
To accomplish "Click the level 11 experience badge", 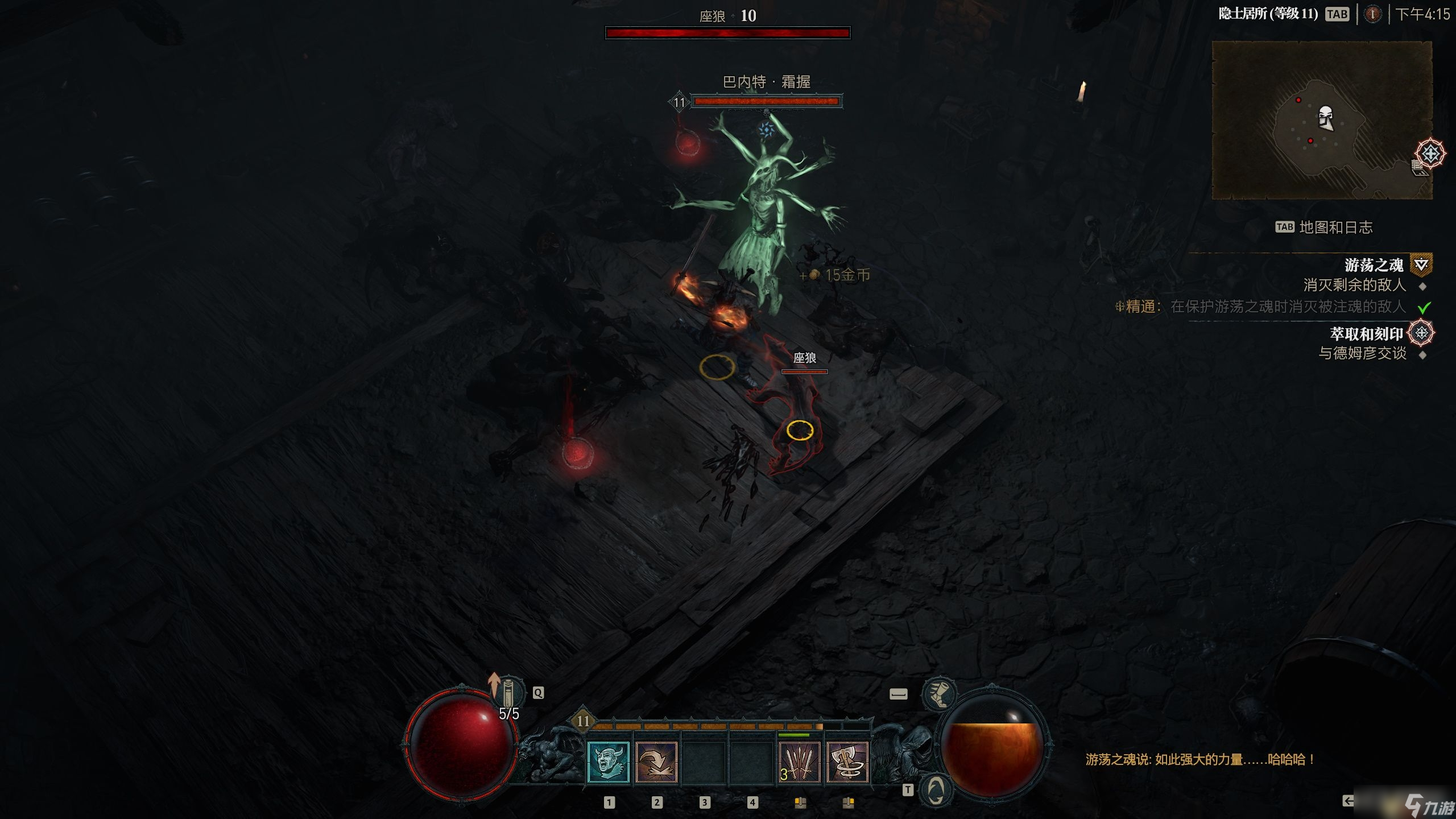I will pyautogui.click(x=583, y=721).
